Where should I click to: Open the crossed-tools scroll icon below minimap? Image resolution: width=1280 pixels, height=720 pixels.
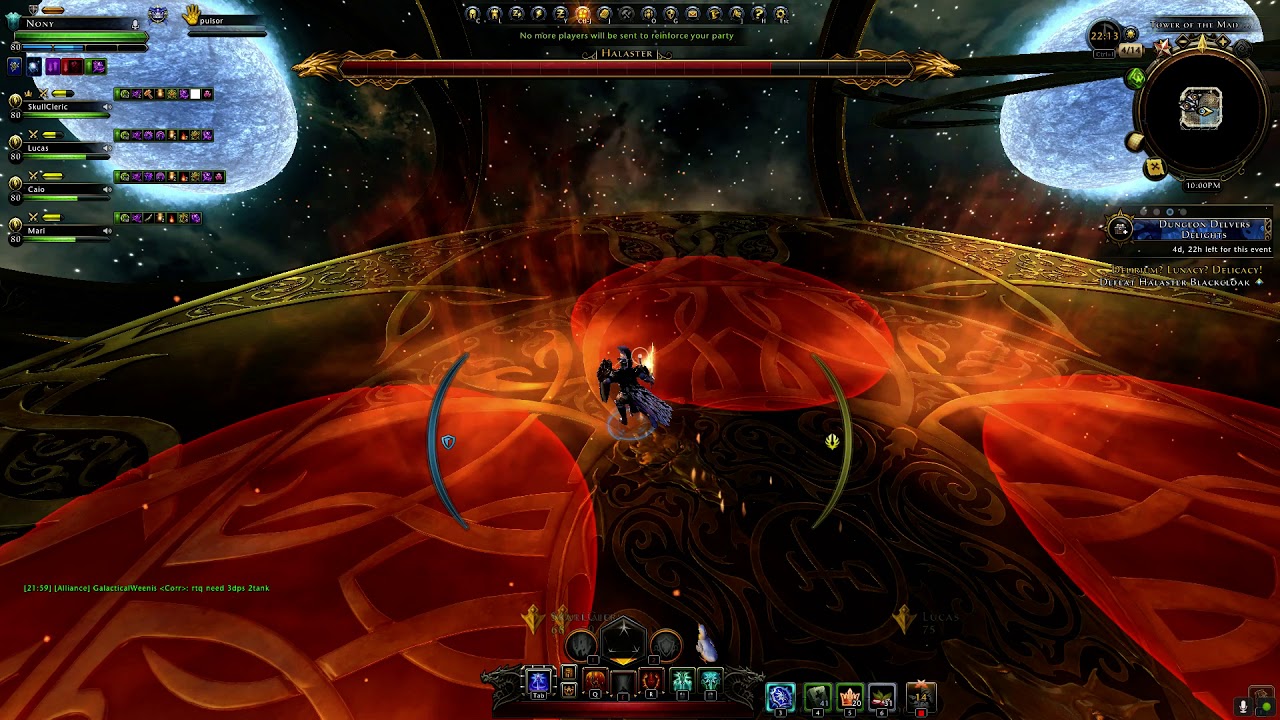(x=1155, y=168)
